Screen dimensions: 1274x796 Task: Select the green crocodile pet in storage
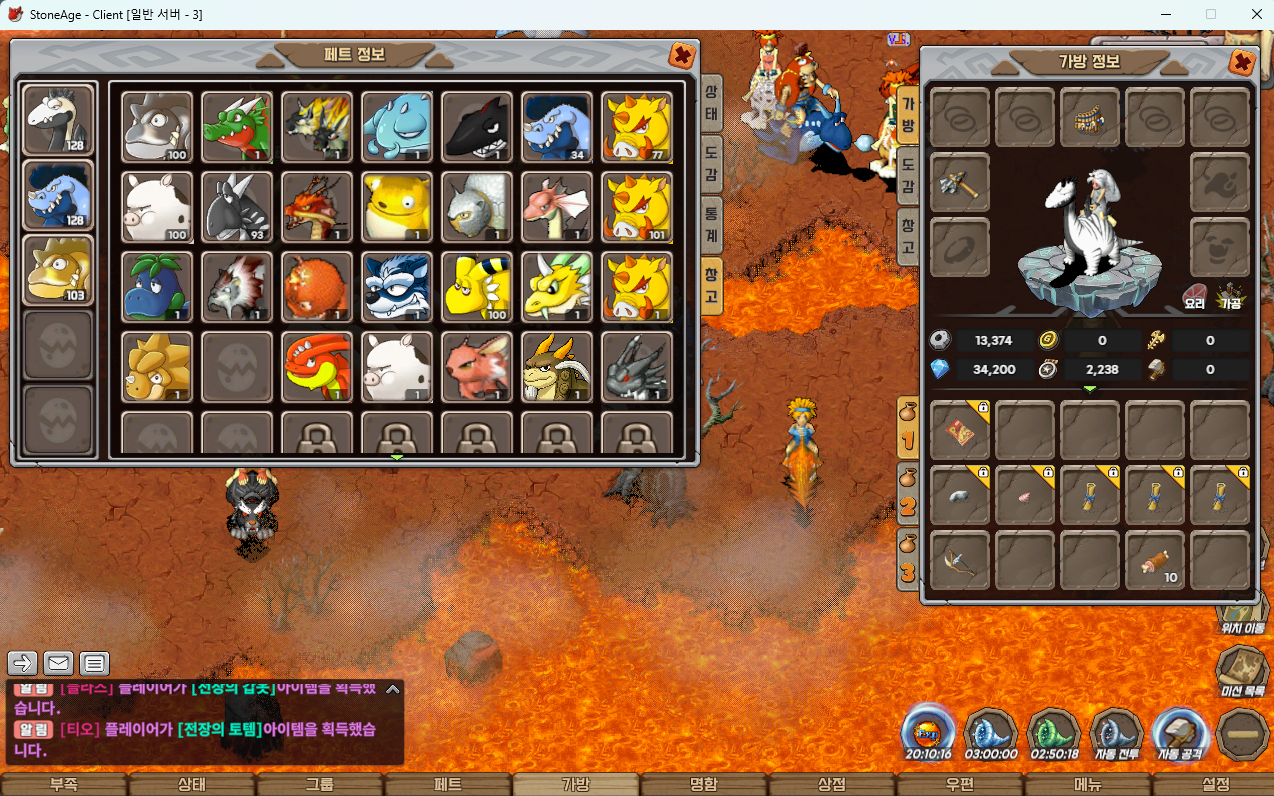(237, 127)
